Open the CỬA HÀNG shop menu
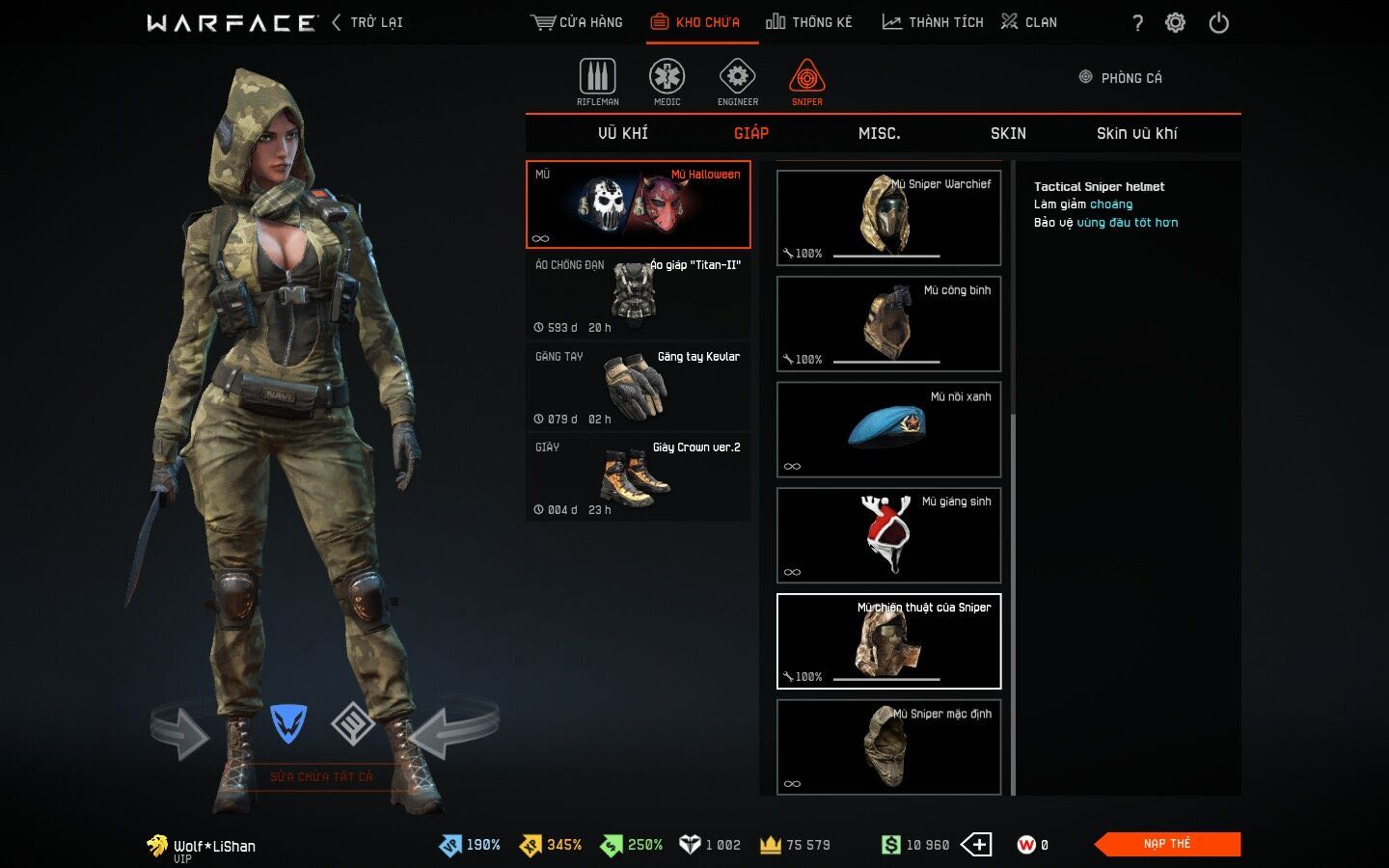 [577, 22]
